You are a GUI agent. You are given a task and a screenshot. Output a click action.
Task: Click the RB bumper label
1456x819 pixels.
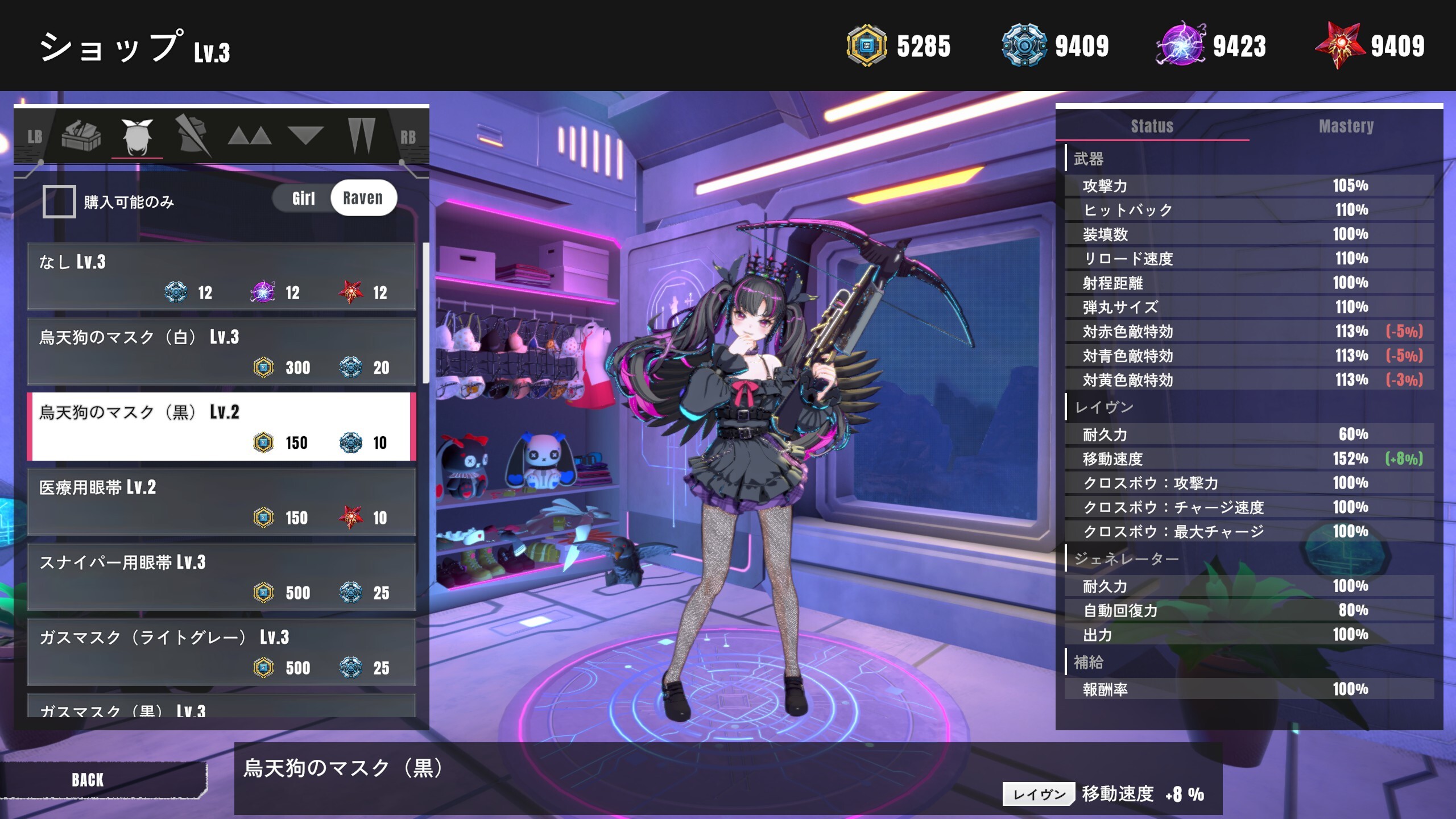407,136
